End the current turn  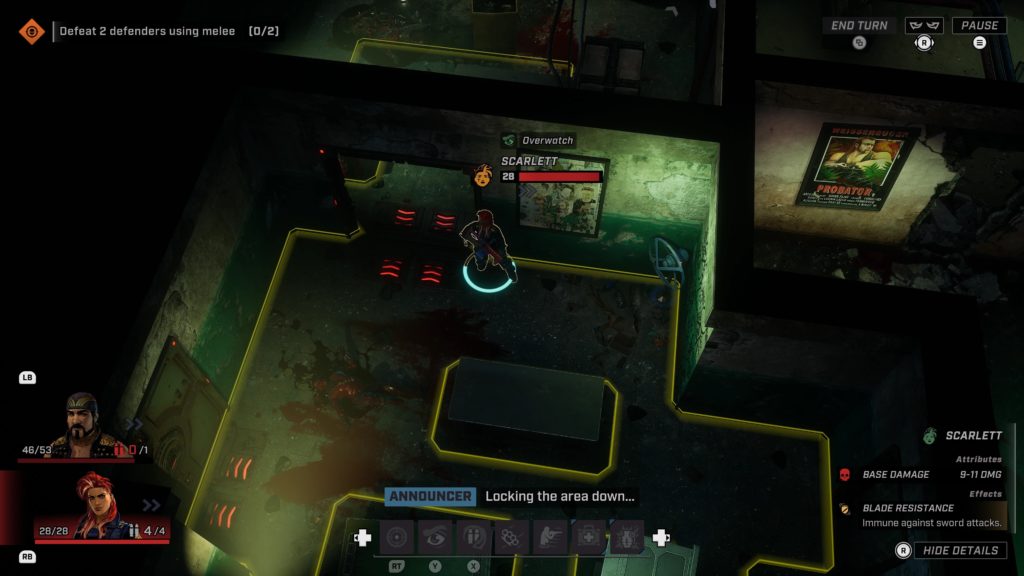[859, 26]
